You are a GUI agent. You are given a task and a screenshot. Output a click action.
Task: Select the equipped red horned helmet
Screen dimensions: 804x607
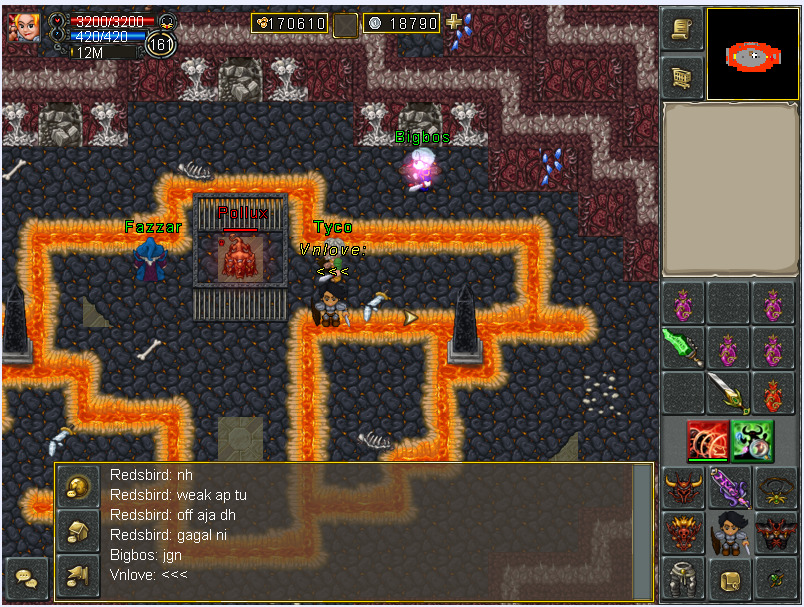(682, 488)
